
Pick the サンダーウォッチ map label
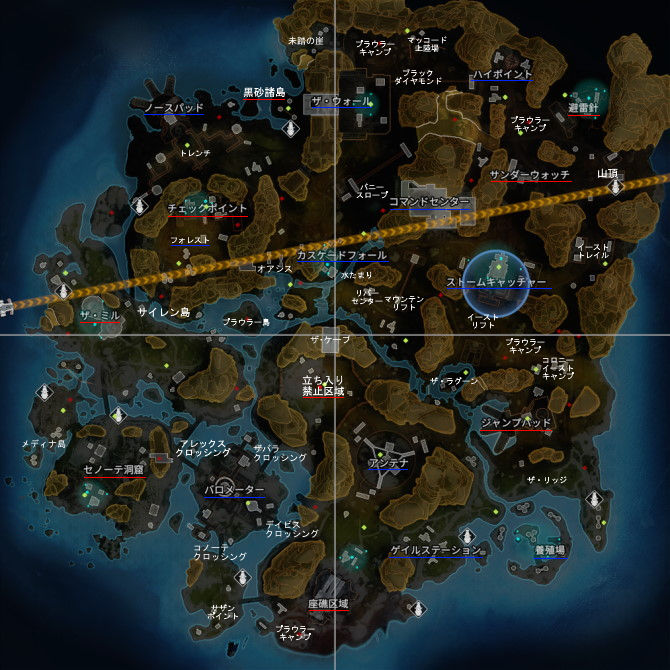[x=529, y=175]
